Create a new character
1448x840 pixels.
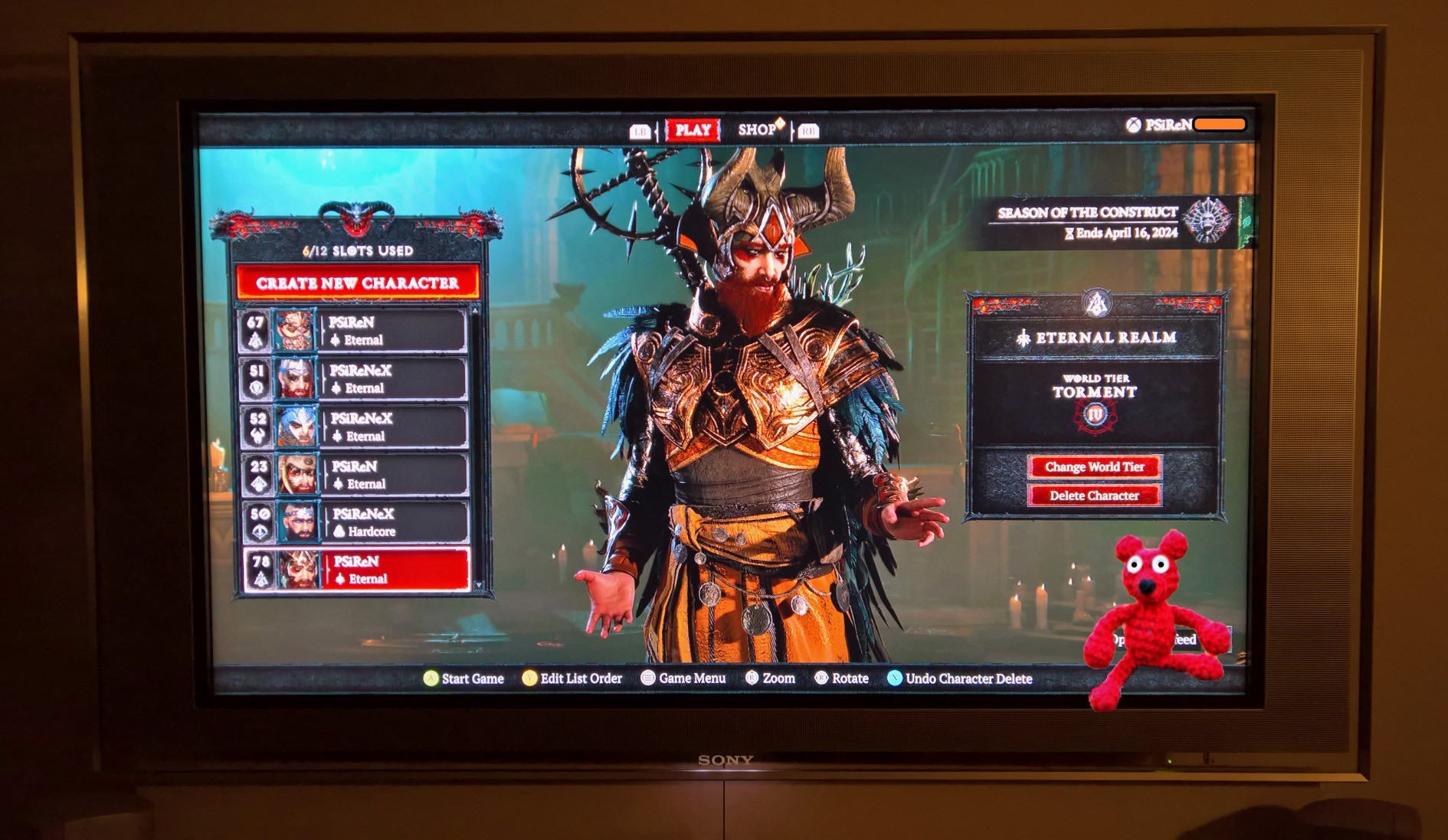[357, 283]
